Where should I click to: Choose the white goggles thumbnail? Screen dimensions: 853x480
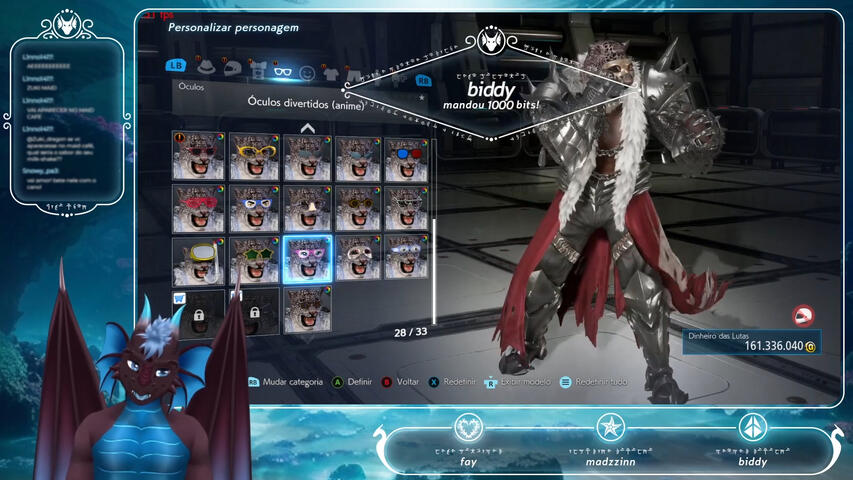tap(358, 260)
